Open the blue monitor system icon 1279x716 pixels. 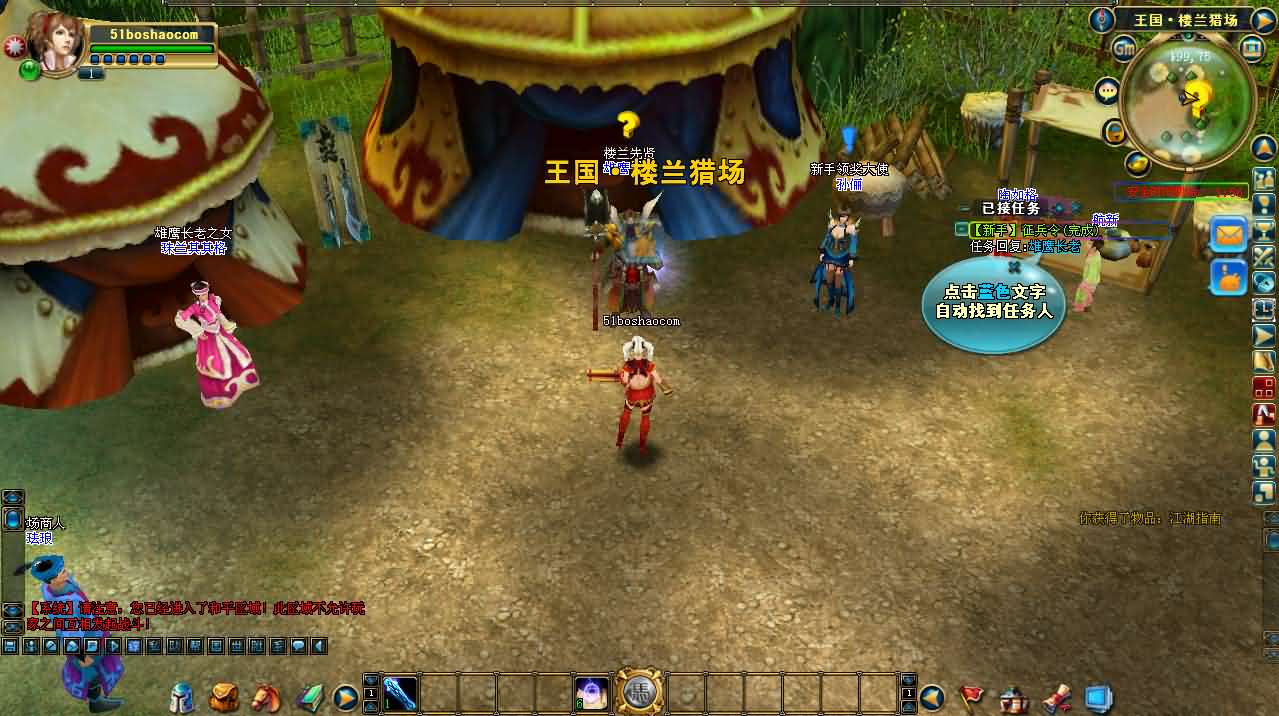click(1099, 696)
